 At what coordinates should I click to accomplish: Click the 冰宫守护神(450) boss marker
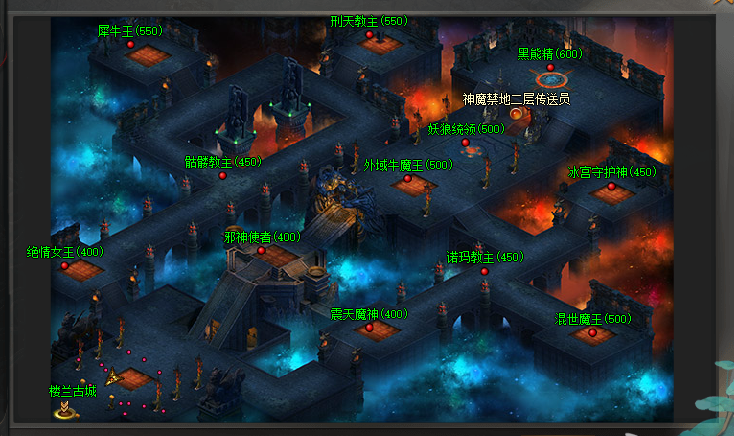click(x=612, y=186)
